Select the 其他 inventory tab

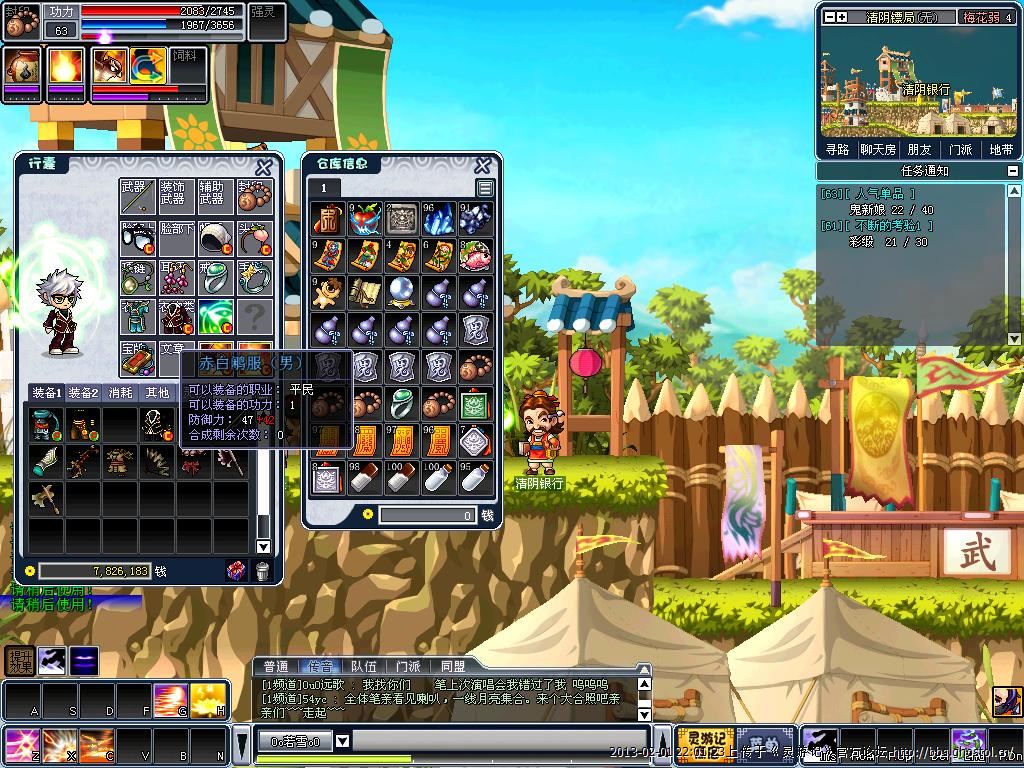coord(158,393)
